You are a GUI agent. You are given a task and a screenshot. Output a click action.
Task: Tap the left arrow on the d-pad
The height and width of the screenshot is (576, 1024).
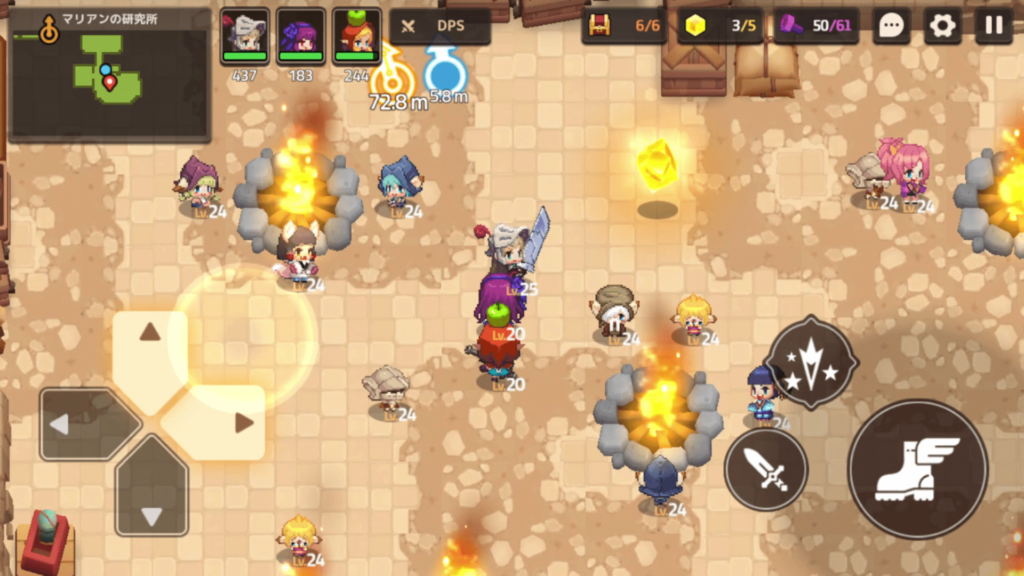pos(76,424)
